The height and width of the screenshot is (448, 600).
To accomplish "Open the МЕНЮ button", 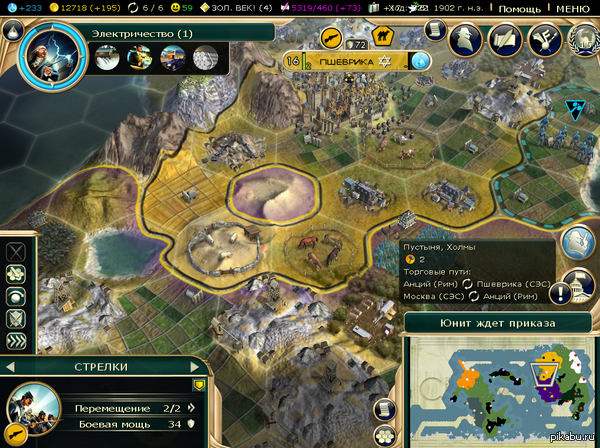I will coord(573,8).
